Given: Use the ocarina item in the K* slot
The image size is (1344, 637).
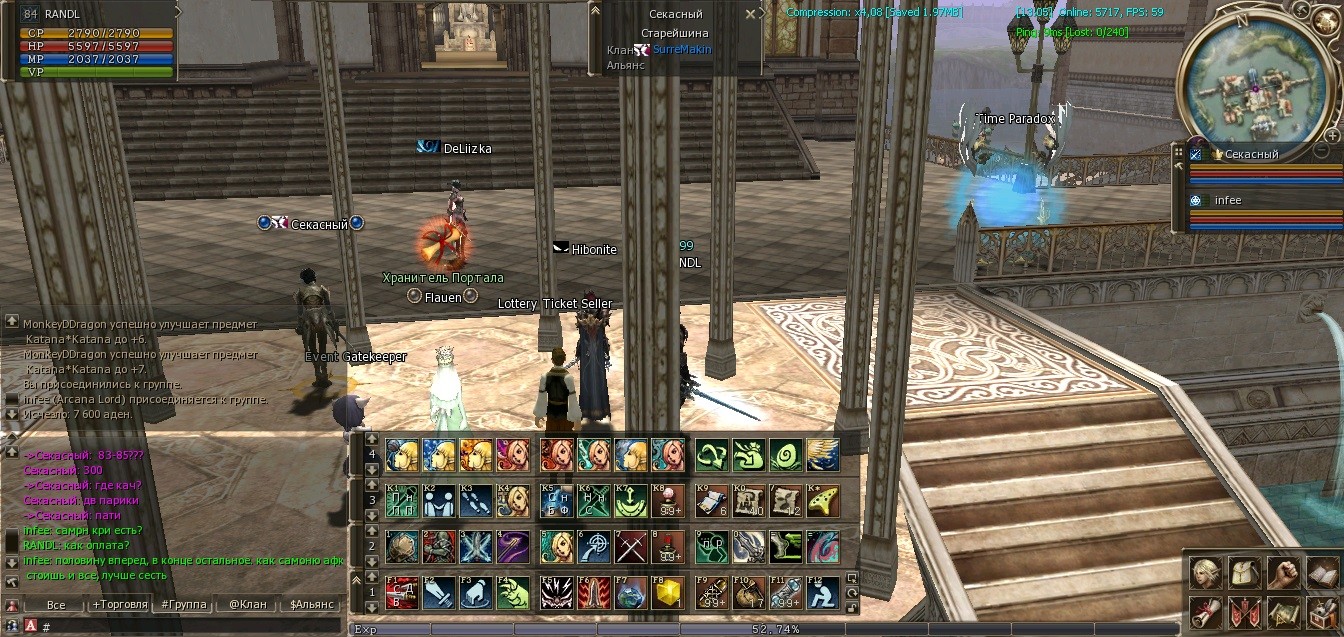Looking at the screenshot, I should [x=823, y=499].
